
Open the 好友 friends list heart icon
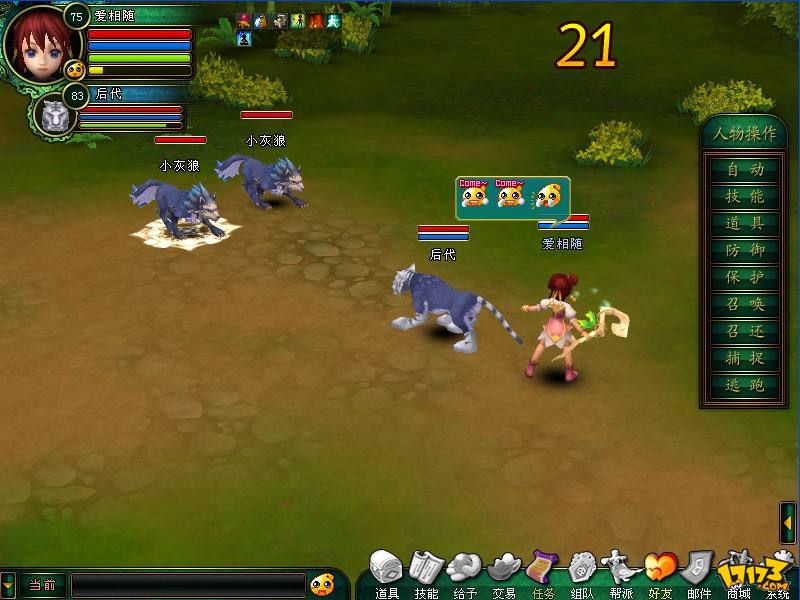pos(660,573)
